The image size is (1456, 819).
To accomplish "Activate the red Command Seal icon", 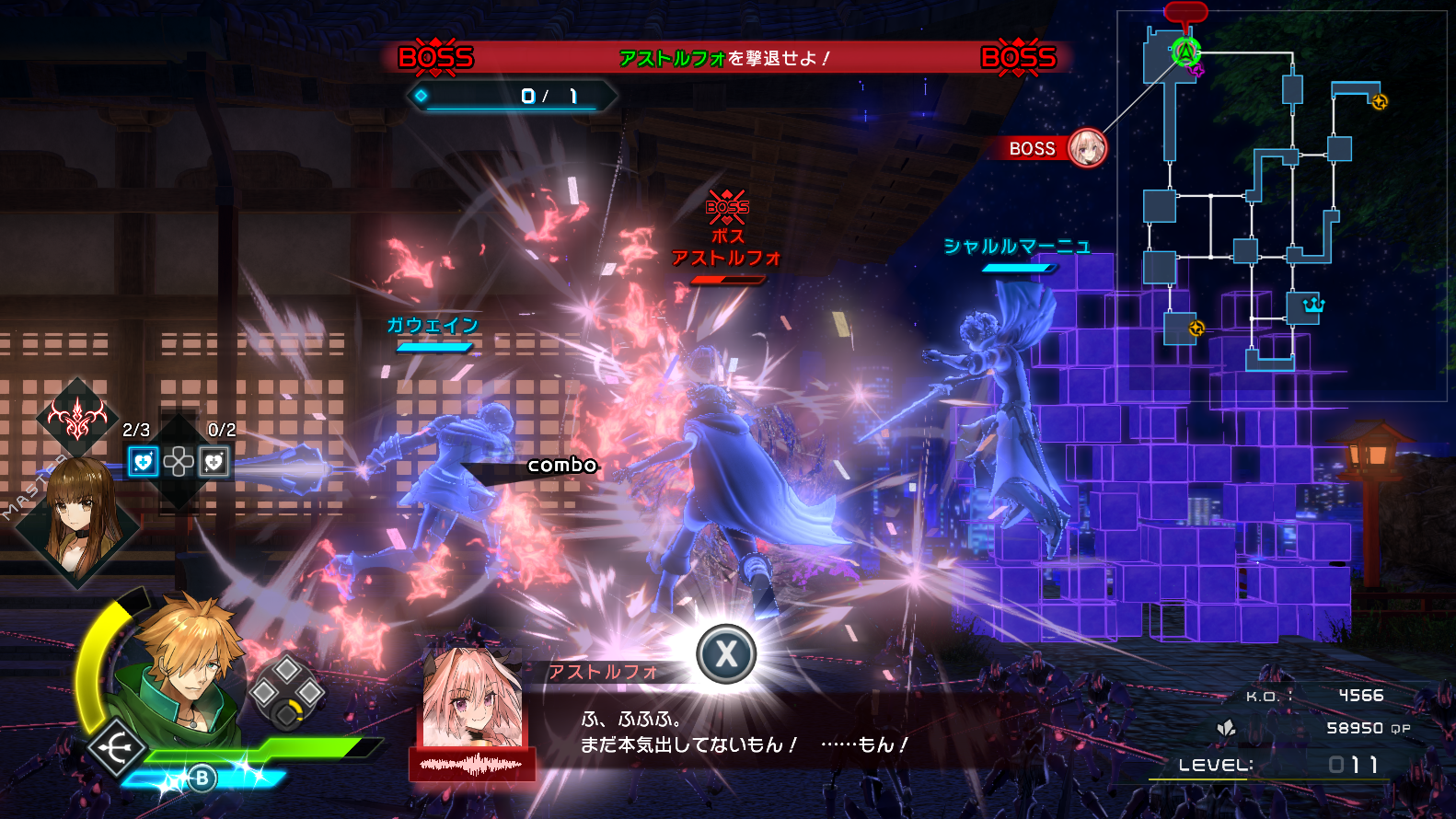I will [x=77, y=419].
